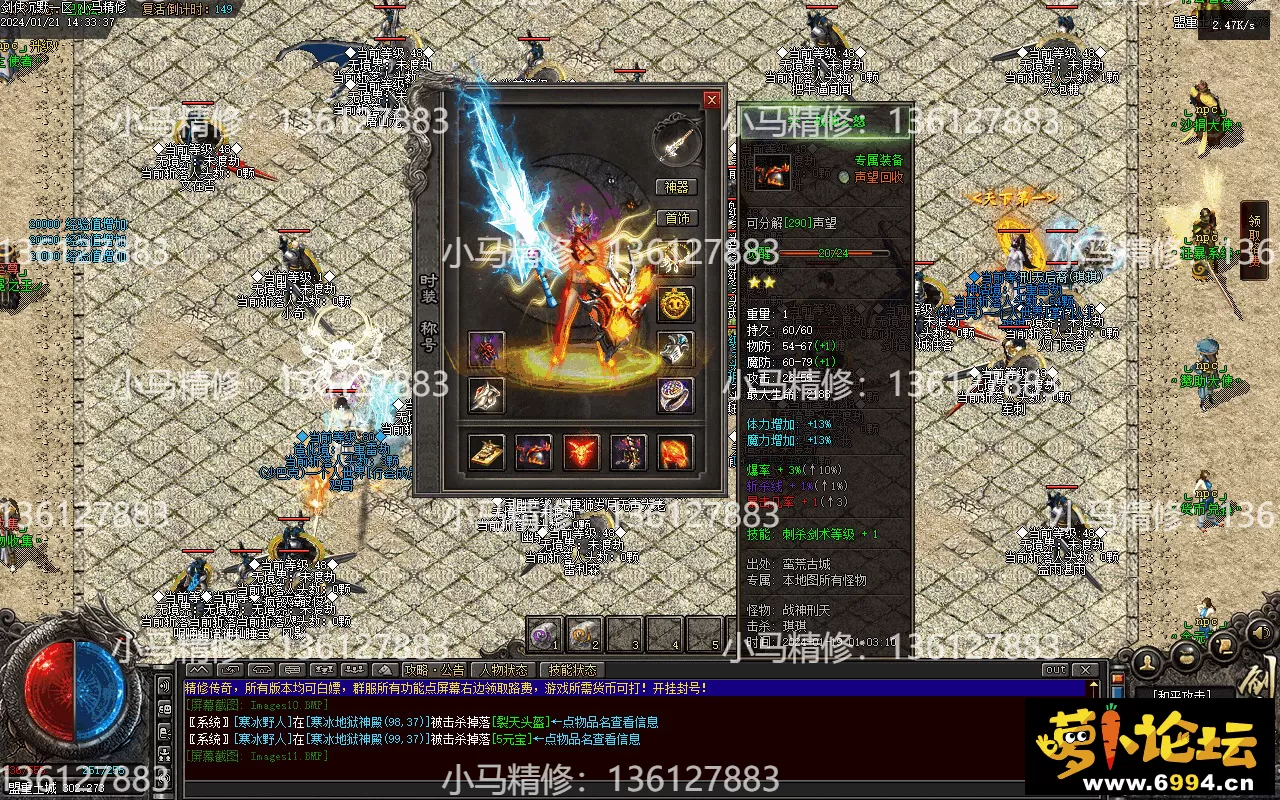Select the red demon face slot
The height and width of the screenshot is (800, 1280).
pyautogui.click(x=581, y=453)
